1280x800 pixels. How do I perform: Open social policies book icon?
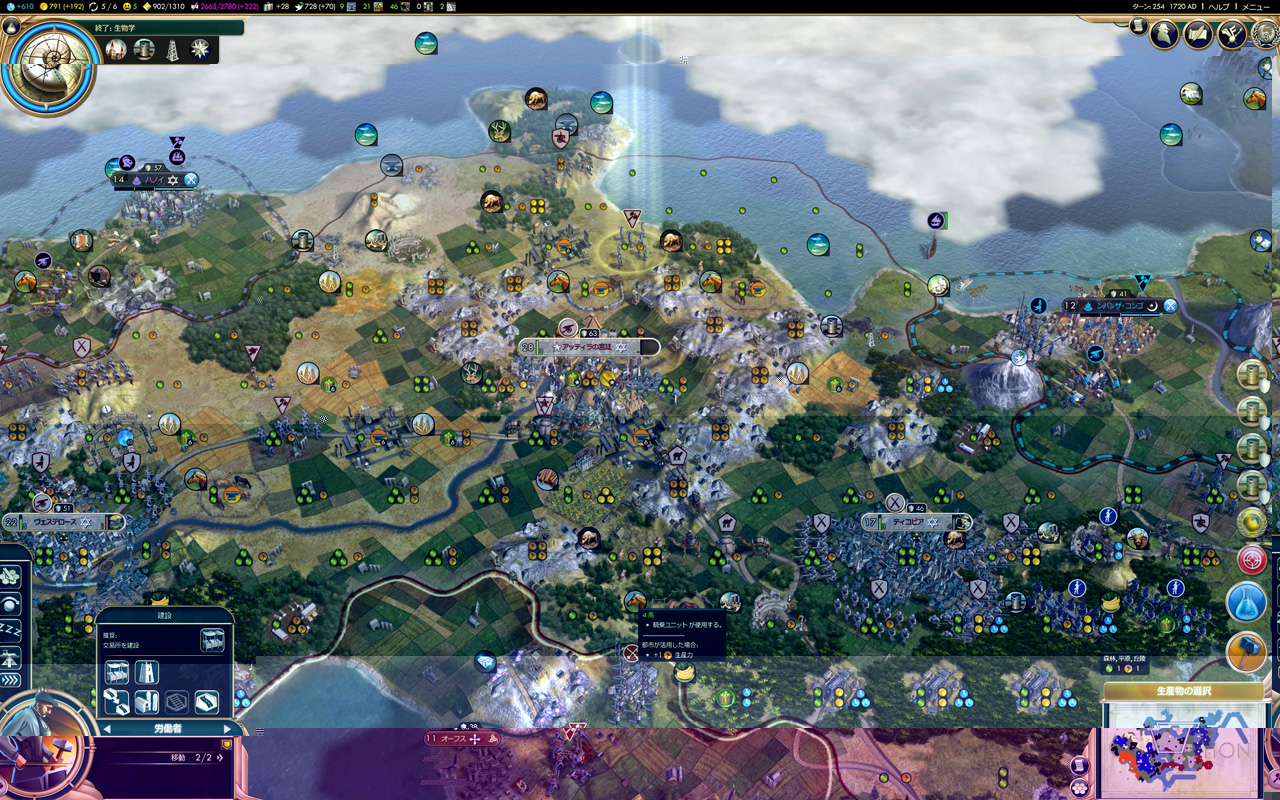(1198, 34)
